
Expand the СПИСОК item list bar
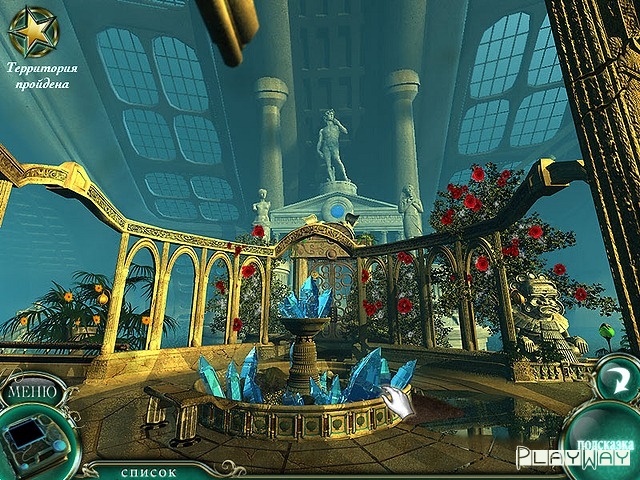[x=149, y=471]
